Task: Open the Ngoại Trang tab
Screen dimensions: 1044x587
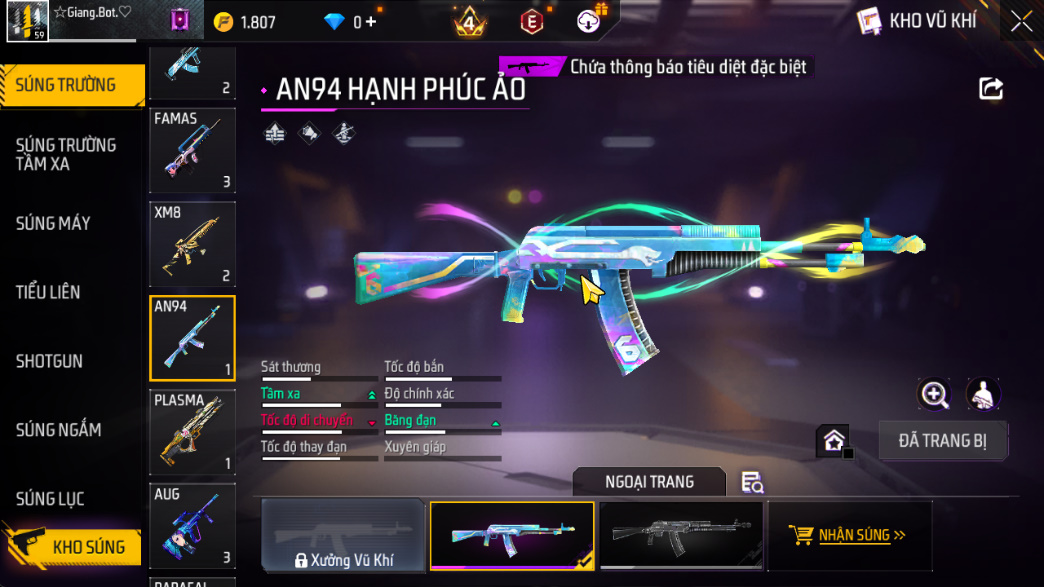Action: (649, 482)
